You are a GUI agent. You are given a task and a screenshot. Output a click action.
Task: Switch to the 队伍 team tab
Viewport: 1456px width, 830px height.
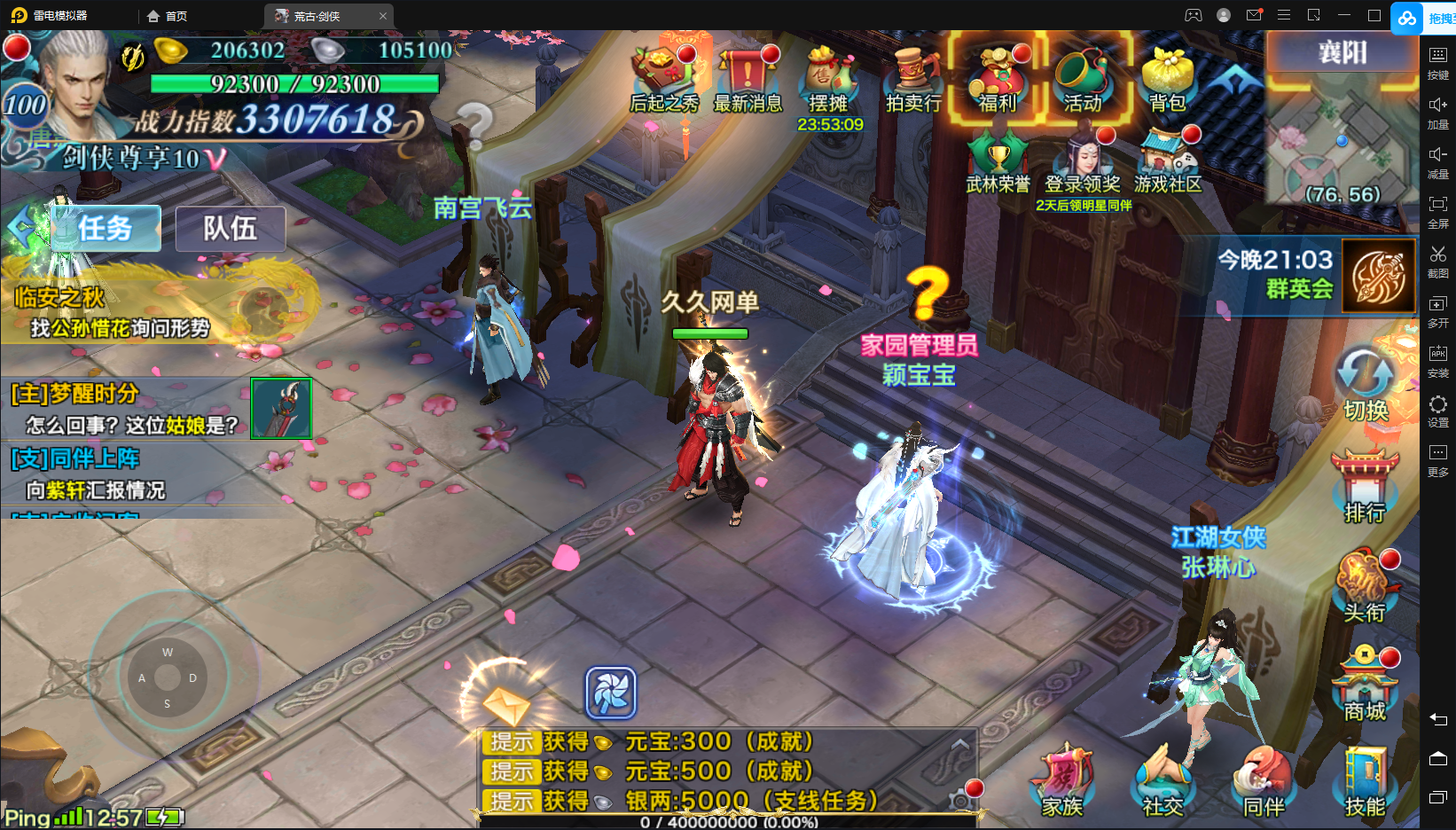click(231, 229)
